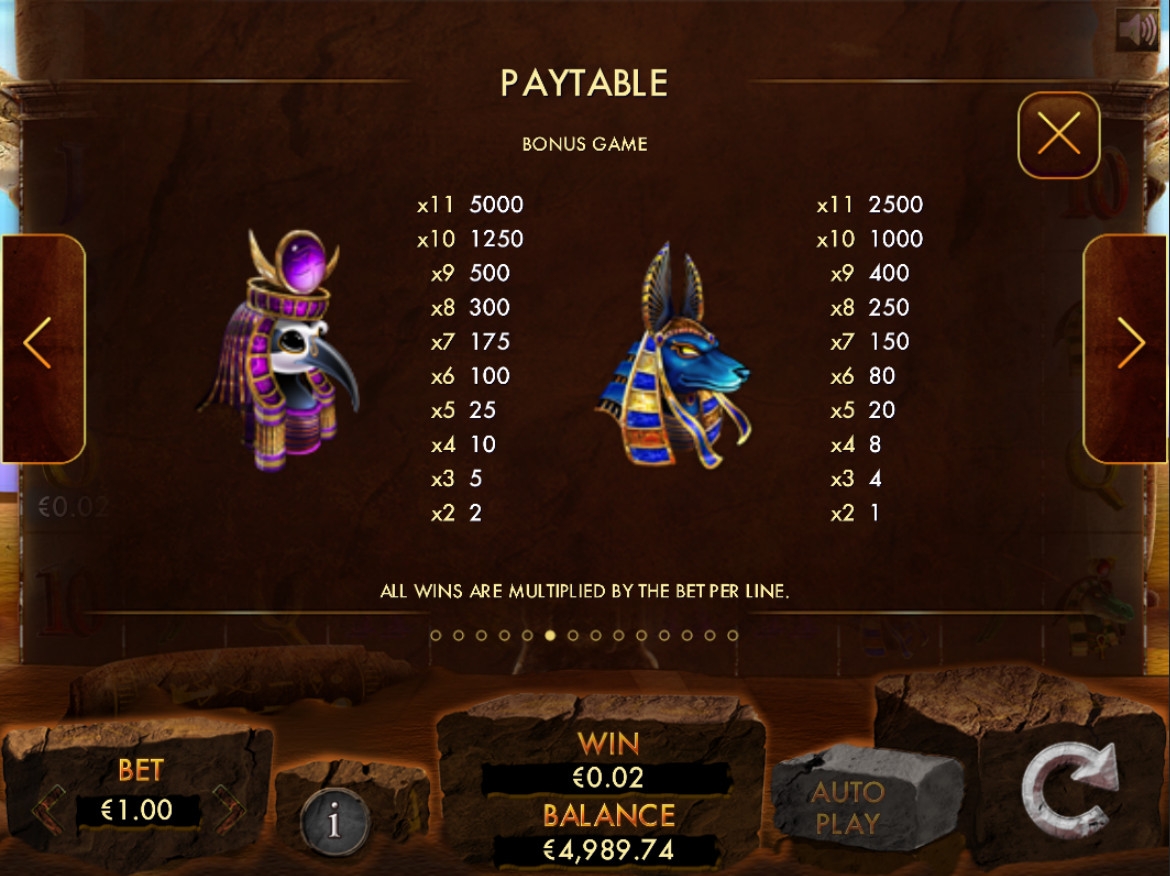Screen dimensions: 1170x876
Task: Jump to the last paytable page dot
Action: click(x=733, y=635)
